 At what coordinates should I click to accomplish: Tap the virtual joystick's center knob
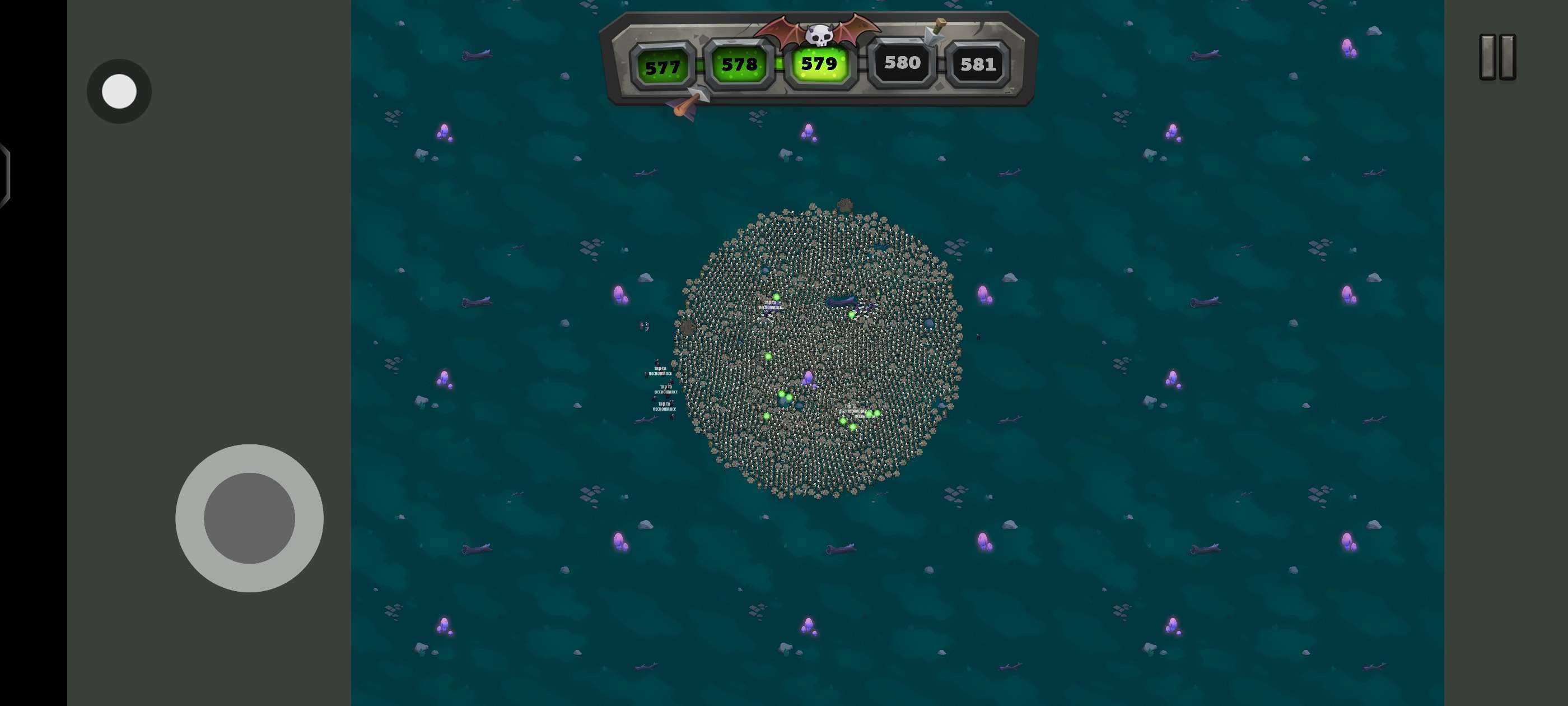(249, 518)
